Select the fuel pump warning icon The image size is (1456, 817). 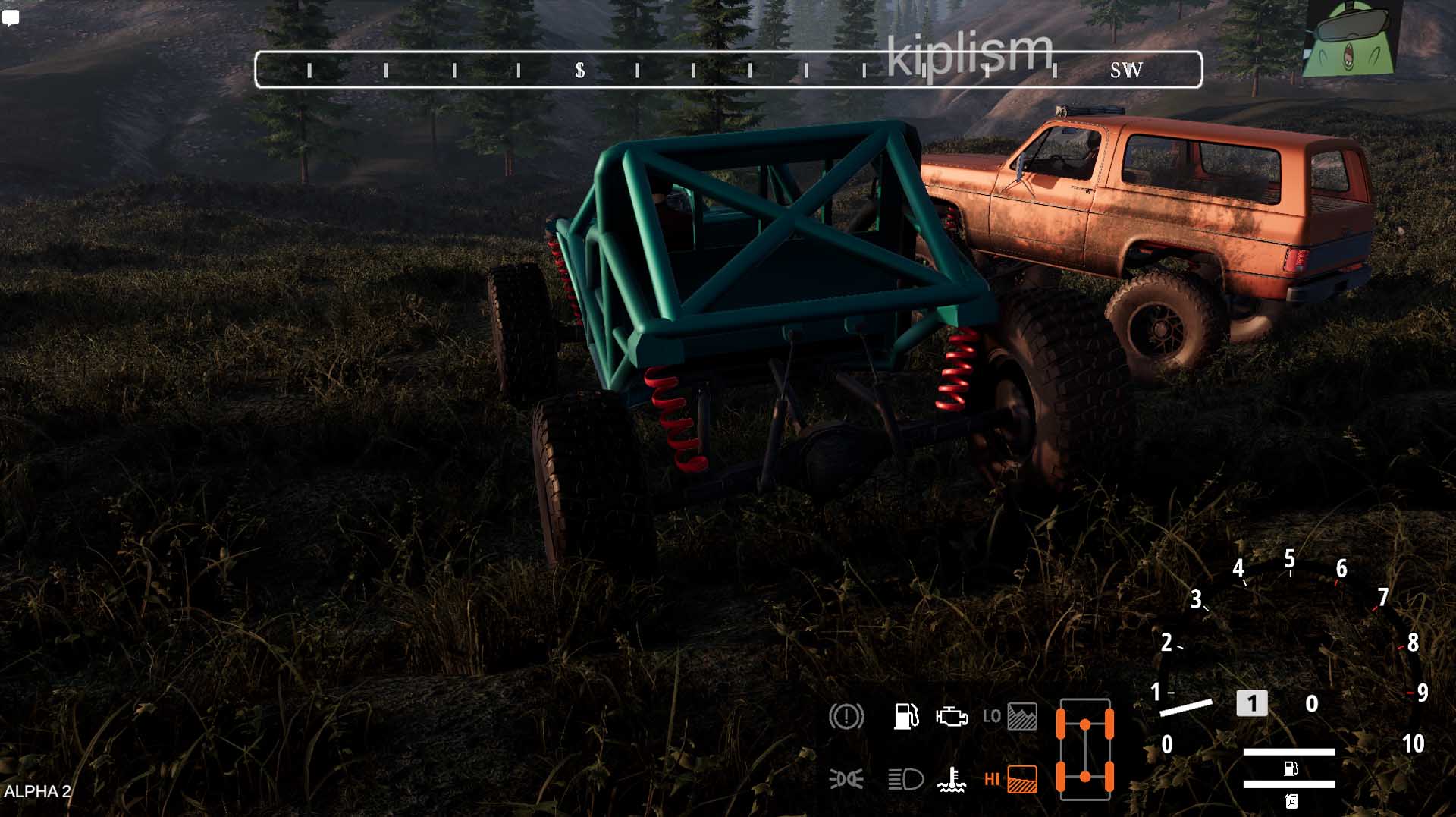[905, 716]
